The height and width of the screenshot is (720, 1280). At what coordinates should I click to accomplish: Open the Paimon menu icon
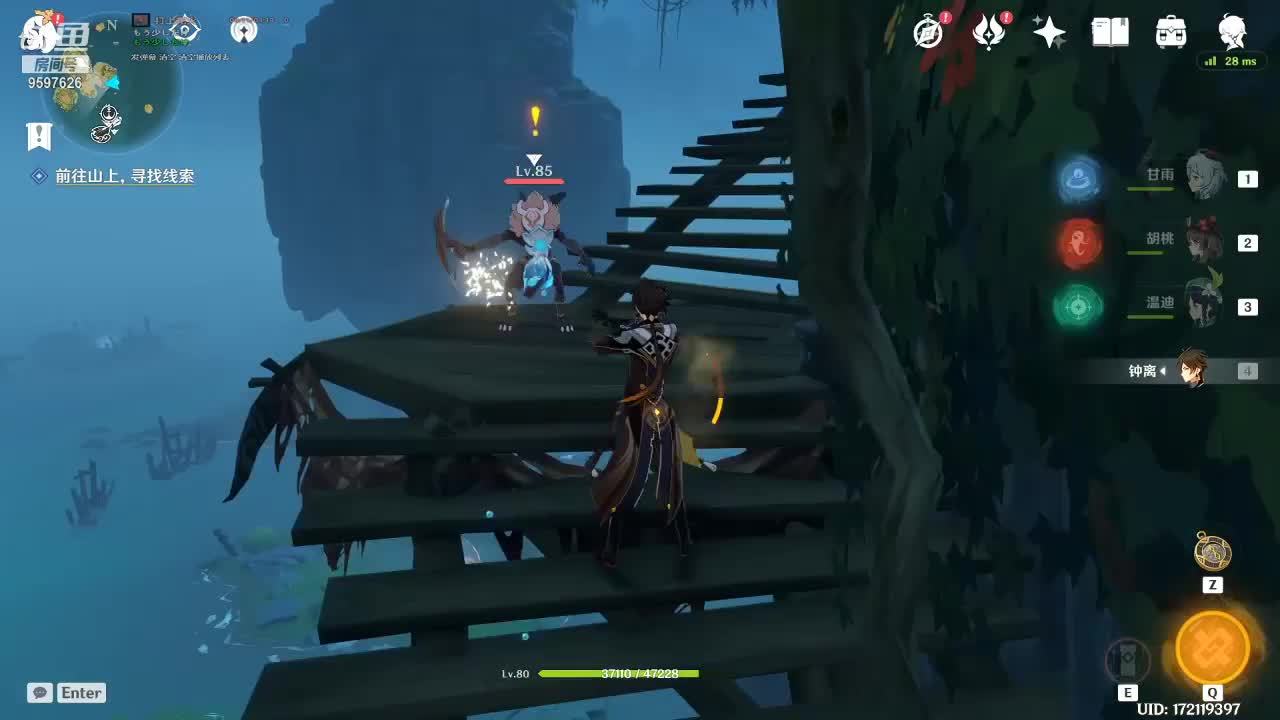coord(44,30)
